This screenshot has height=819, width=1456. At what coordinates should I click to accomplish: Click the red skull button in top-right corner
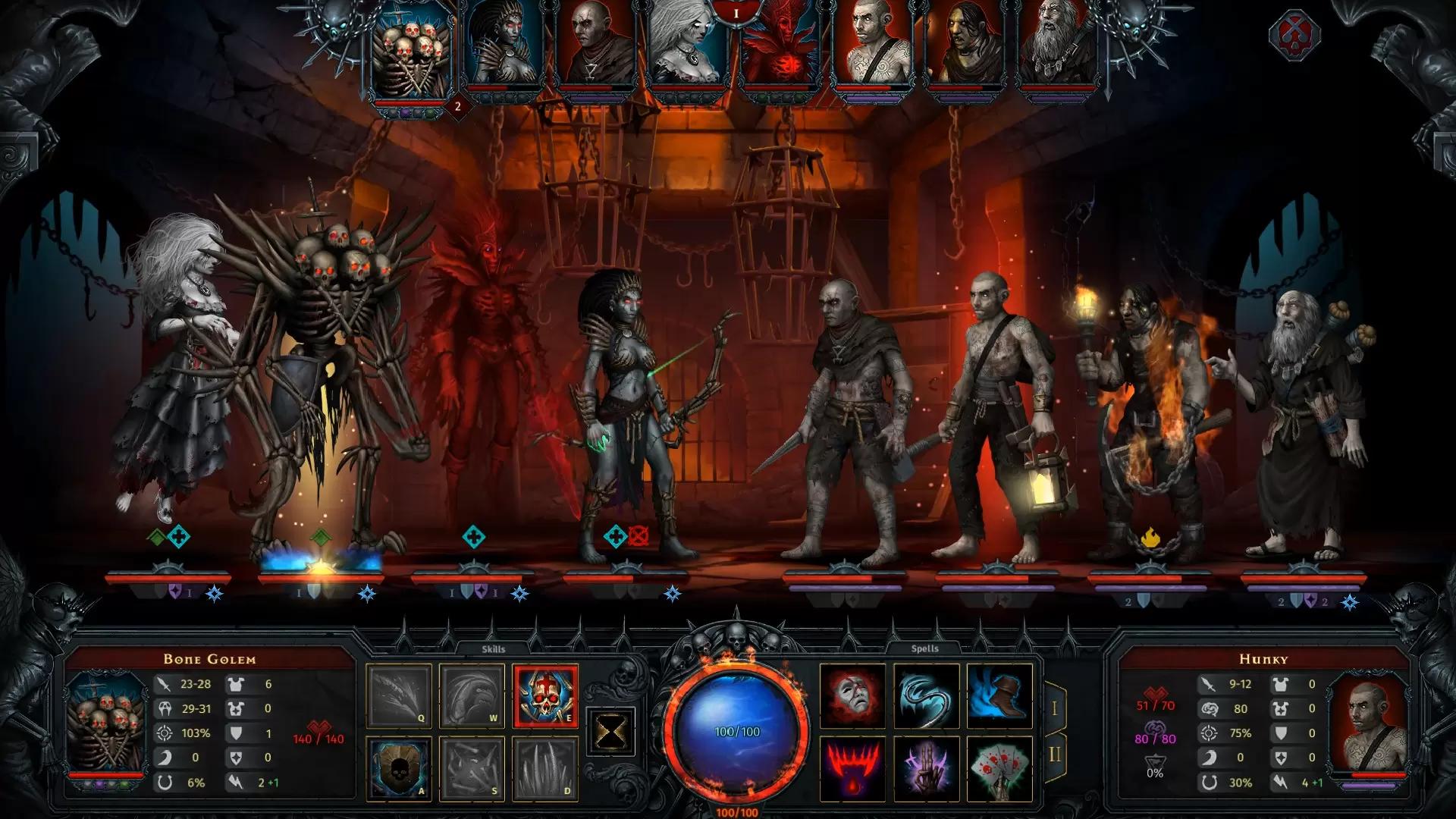click(x=1294, y=35)
